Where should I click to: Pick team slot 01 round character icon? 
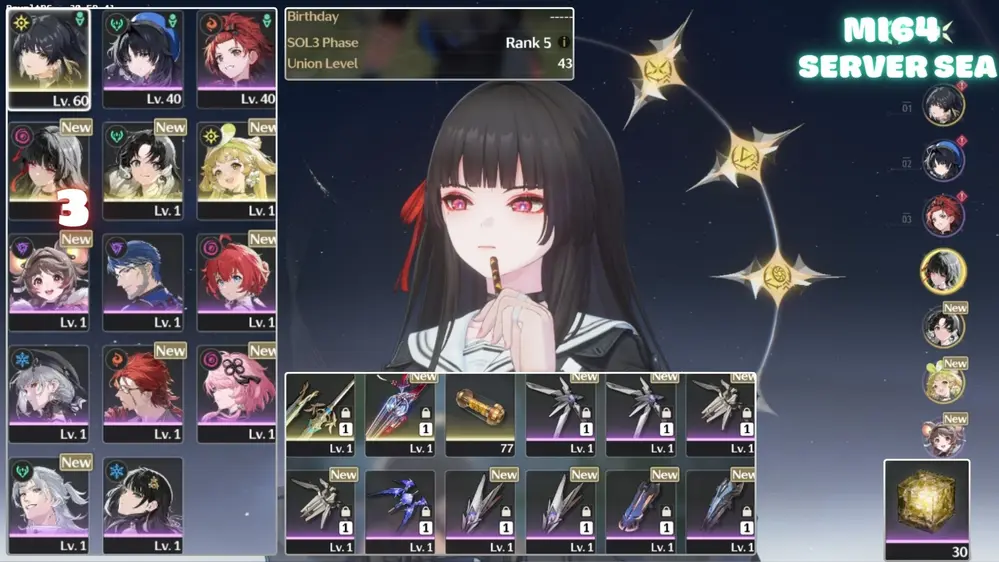(943, 106)
